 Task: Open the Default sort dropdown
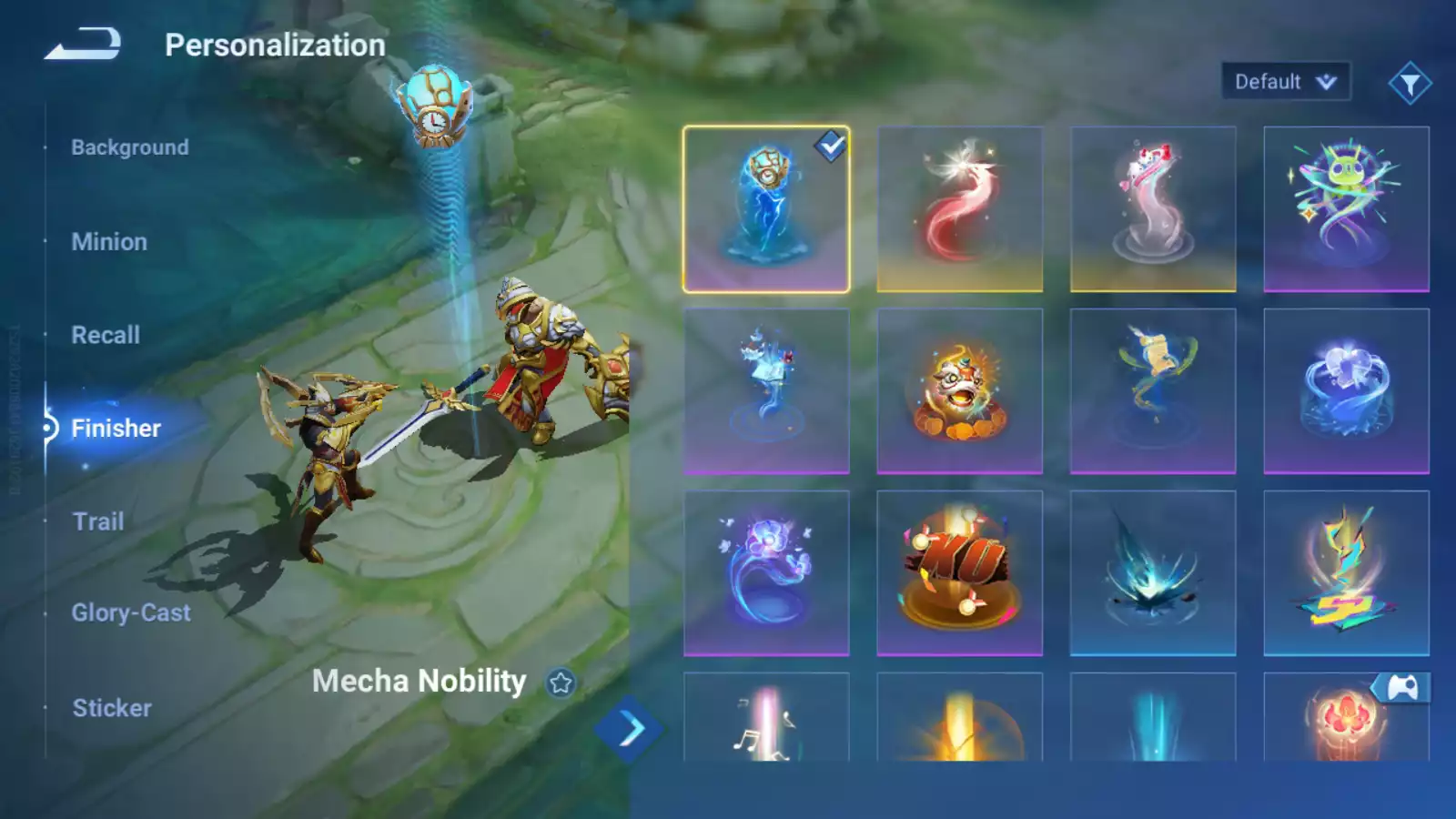[x=1285, y=82]
